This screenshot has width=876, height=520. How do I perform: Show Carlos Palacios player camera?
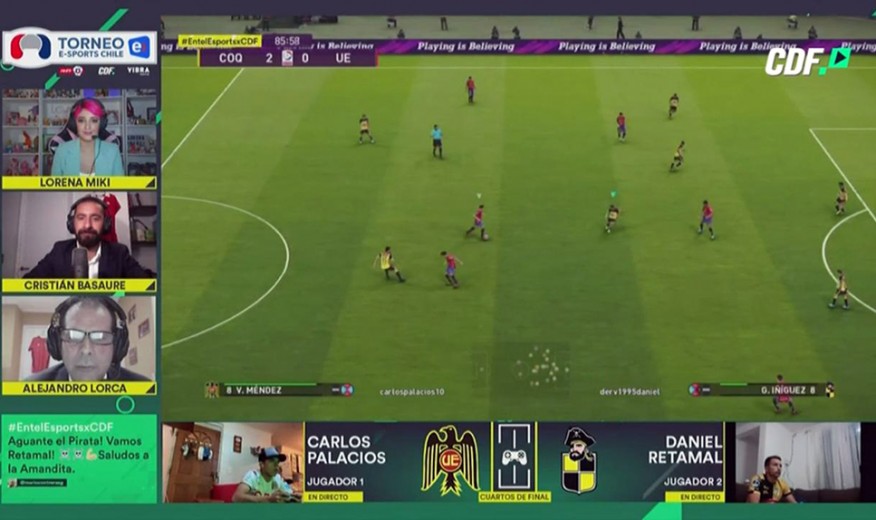[x=233, y=461]
